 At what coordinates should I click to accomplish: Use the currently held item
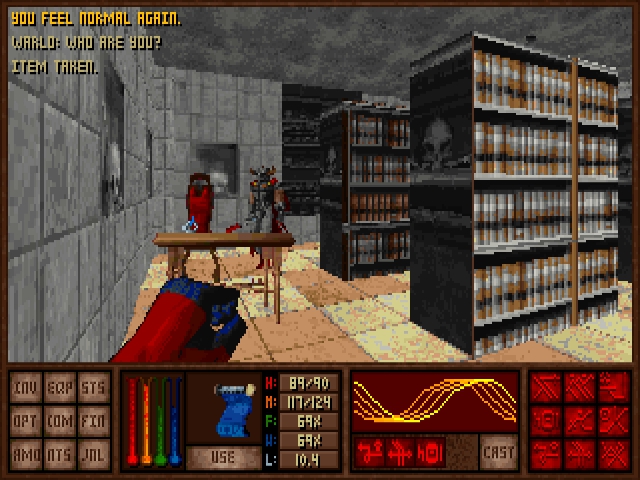pyautogui.click(x=223, y=457)
